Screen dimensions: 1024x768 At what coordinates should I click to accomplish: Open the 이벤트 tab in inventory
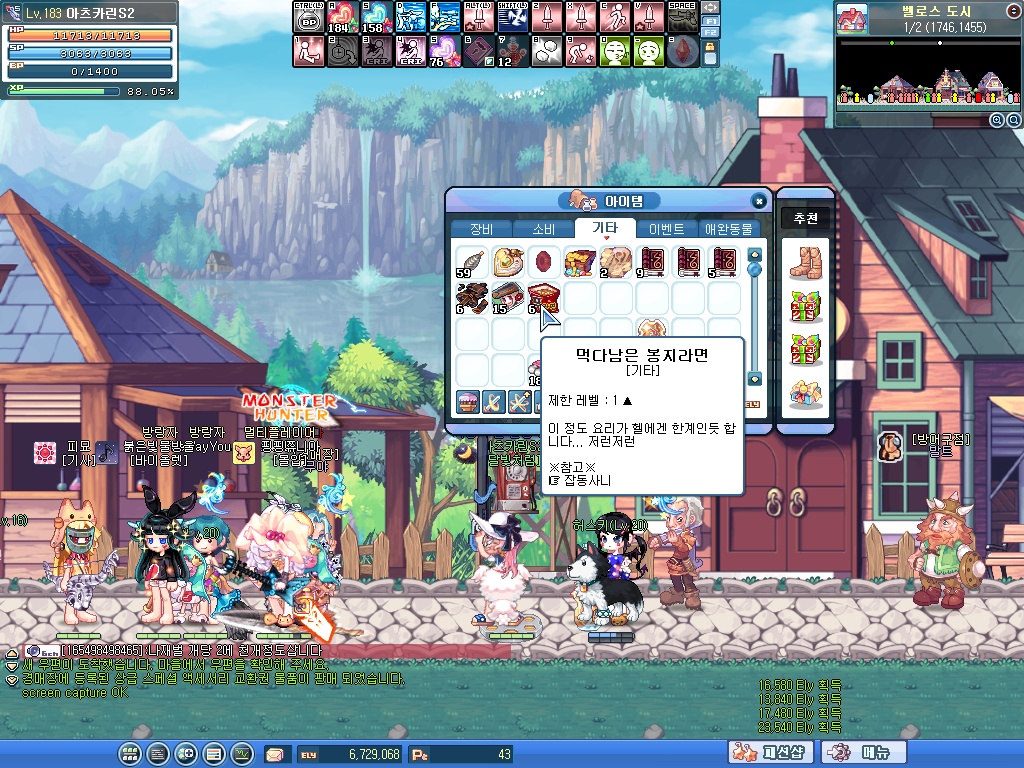tap(666, 229)
